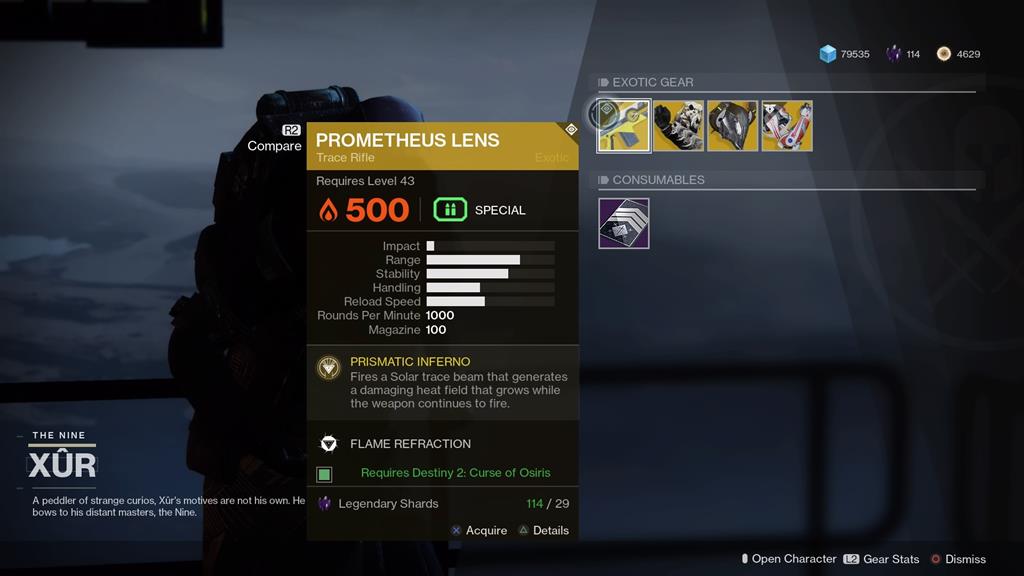Pick the red and white exotic gauntlets

(787, 126)
